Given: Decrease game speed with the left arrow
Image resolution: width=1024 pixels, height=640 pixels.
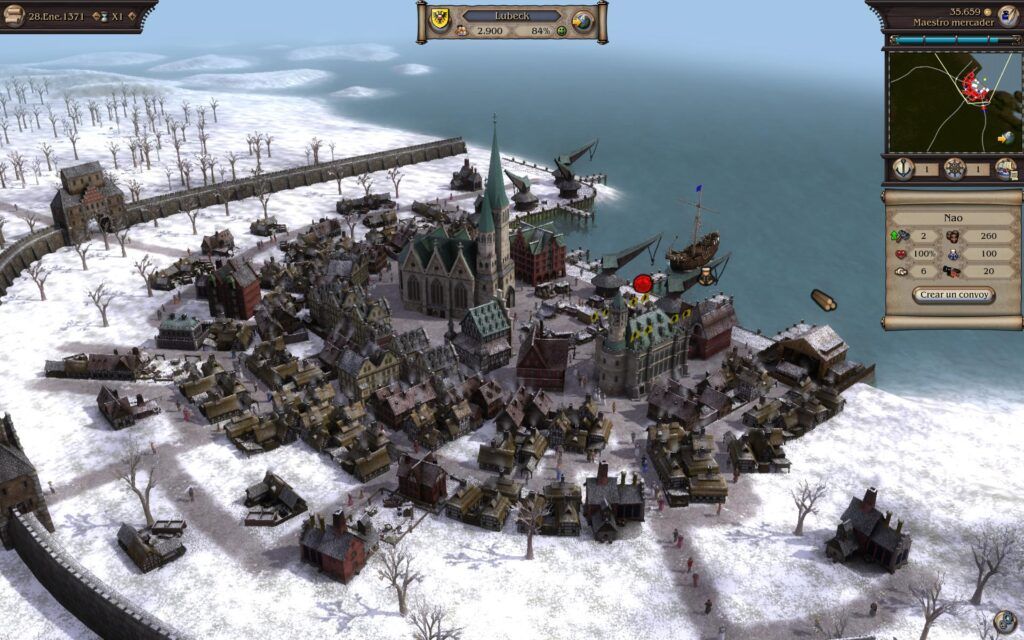Looking at the screenshot, I should [96, 17].
